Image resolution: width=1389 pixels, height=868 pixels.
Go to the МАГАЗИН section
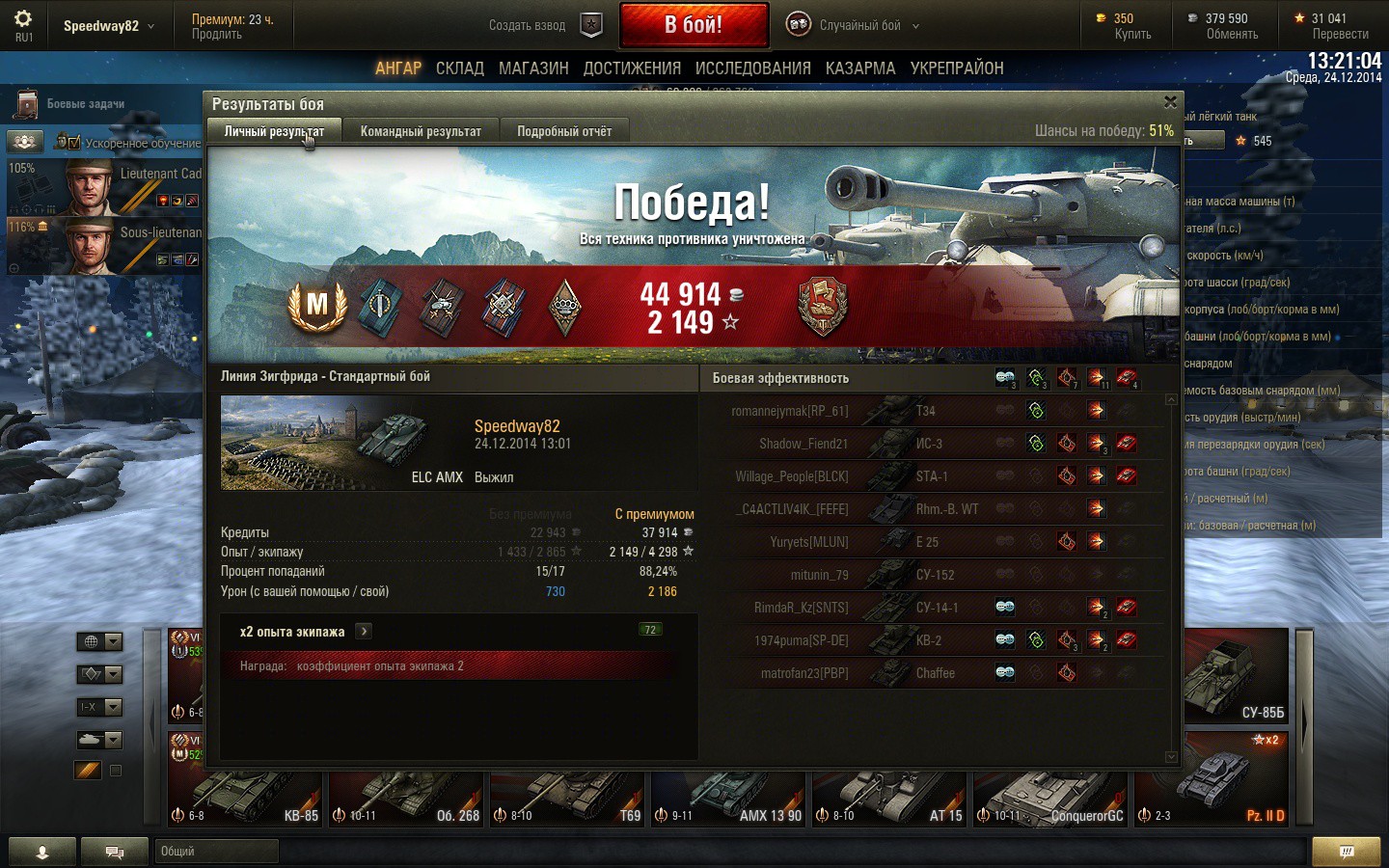(x=533, y=68)
